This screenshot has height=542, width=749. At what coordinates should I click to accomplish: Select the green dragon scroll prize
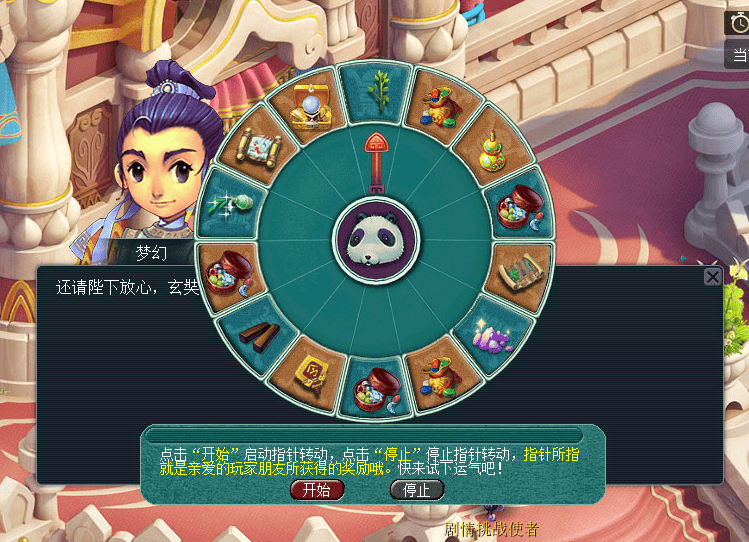[x=520, y=270]
